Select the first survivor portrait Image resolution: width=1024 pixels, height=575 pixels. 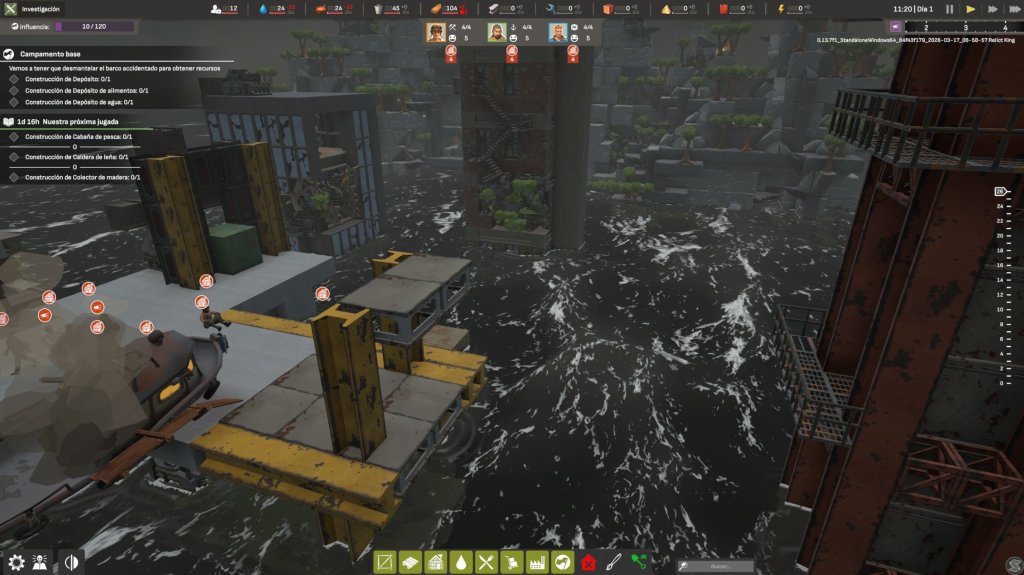click(x=436, y=32)
